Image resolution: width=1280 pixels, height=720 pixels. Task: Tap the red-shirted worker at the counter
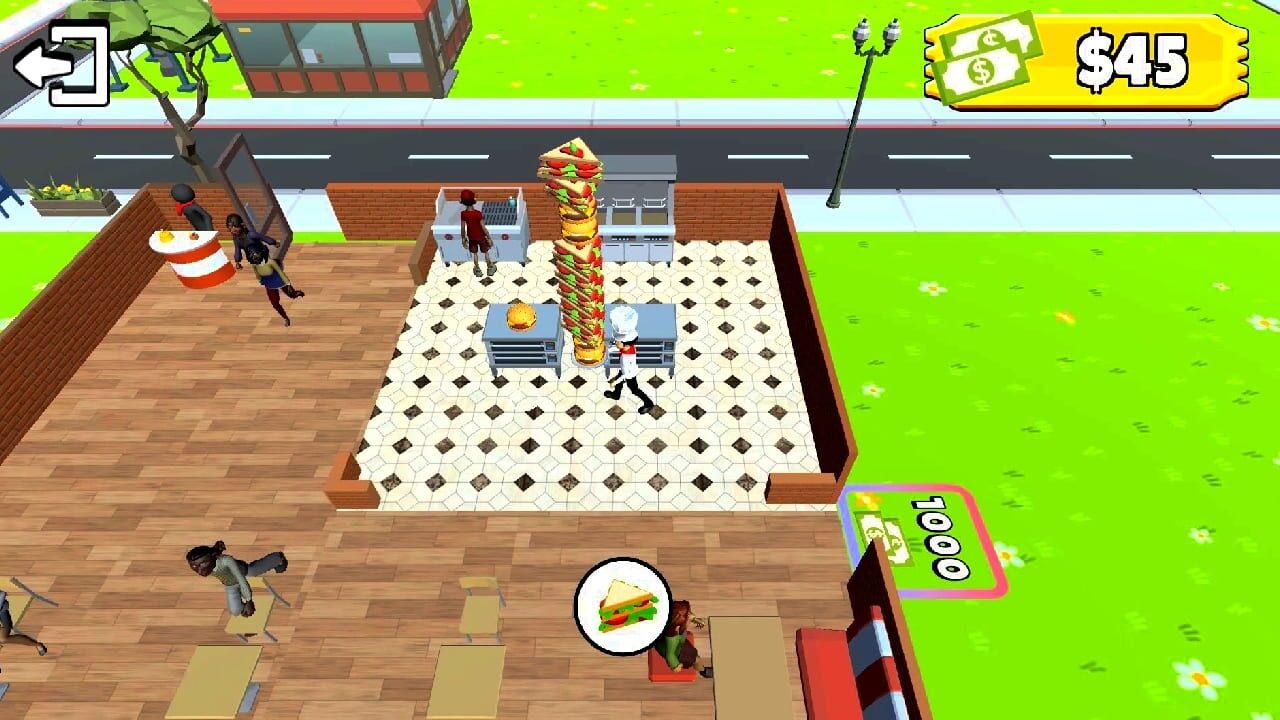point(472,230)
